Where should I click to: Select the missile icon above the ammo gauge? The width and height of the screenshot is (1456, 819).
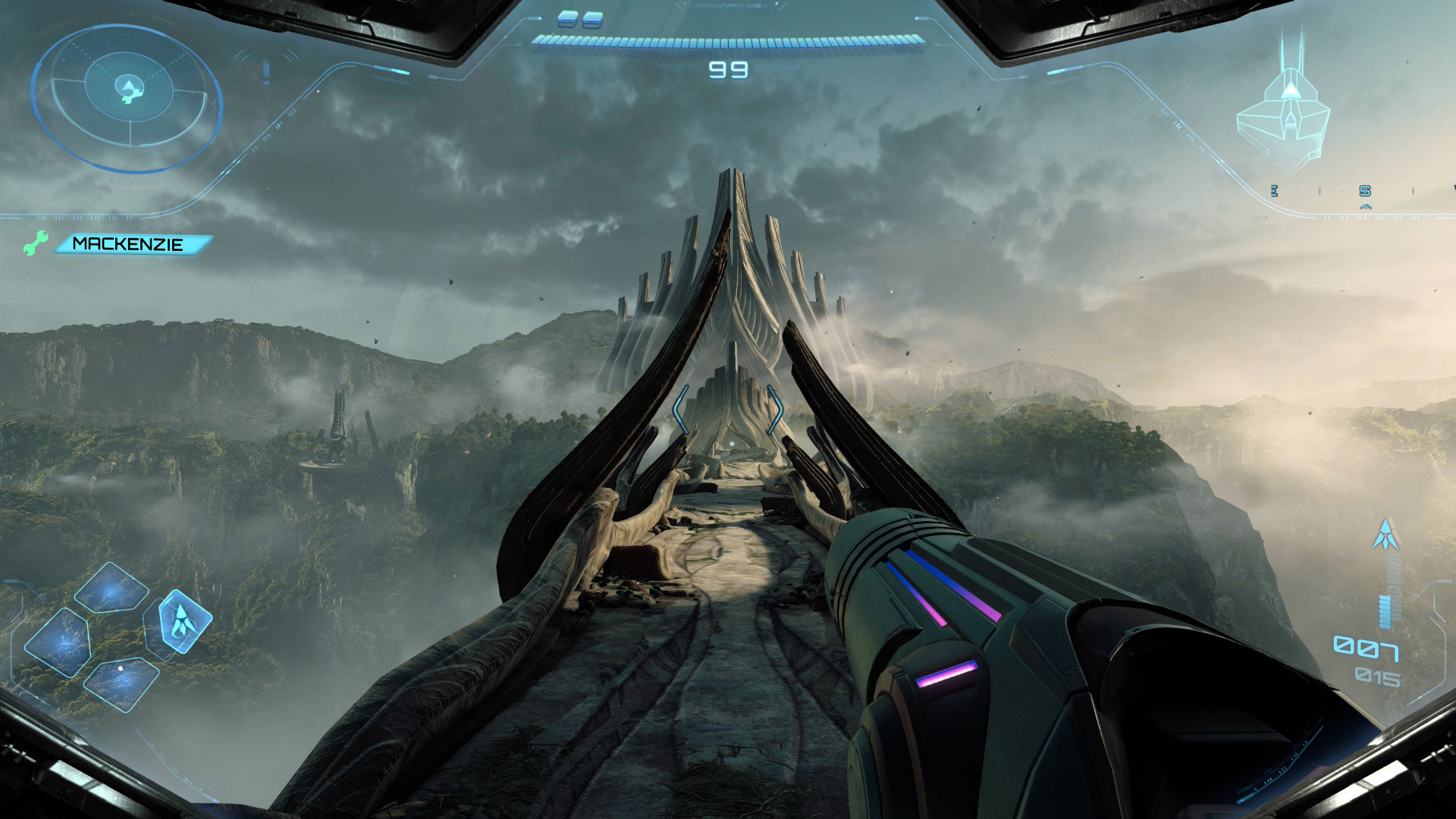(1385, 535)
